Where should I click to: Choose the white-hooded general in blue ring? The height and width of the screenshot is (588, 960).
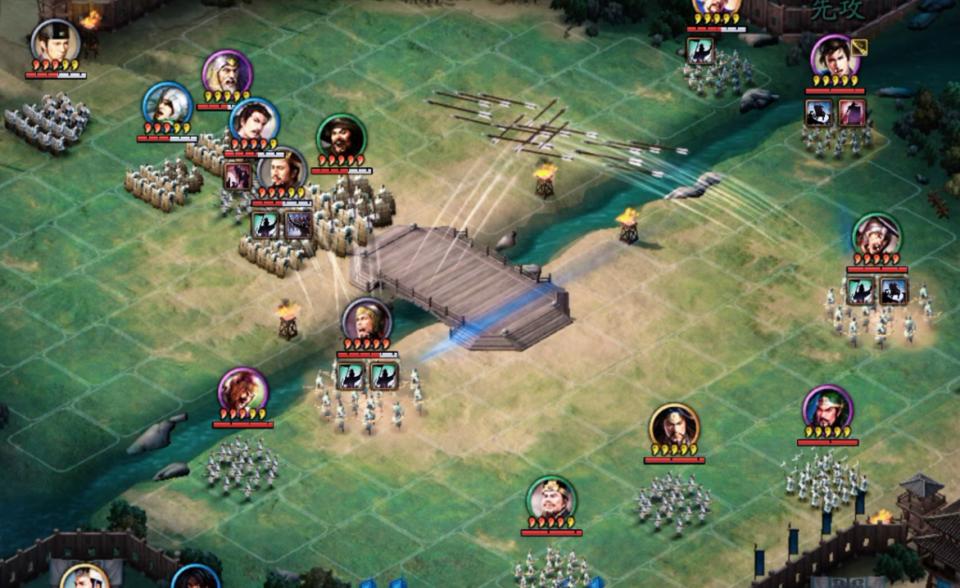(x=167, y=105)
